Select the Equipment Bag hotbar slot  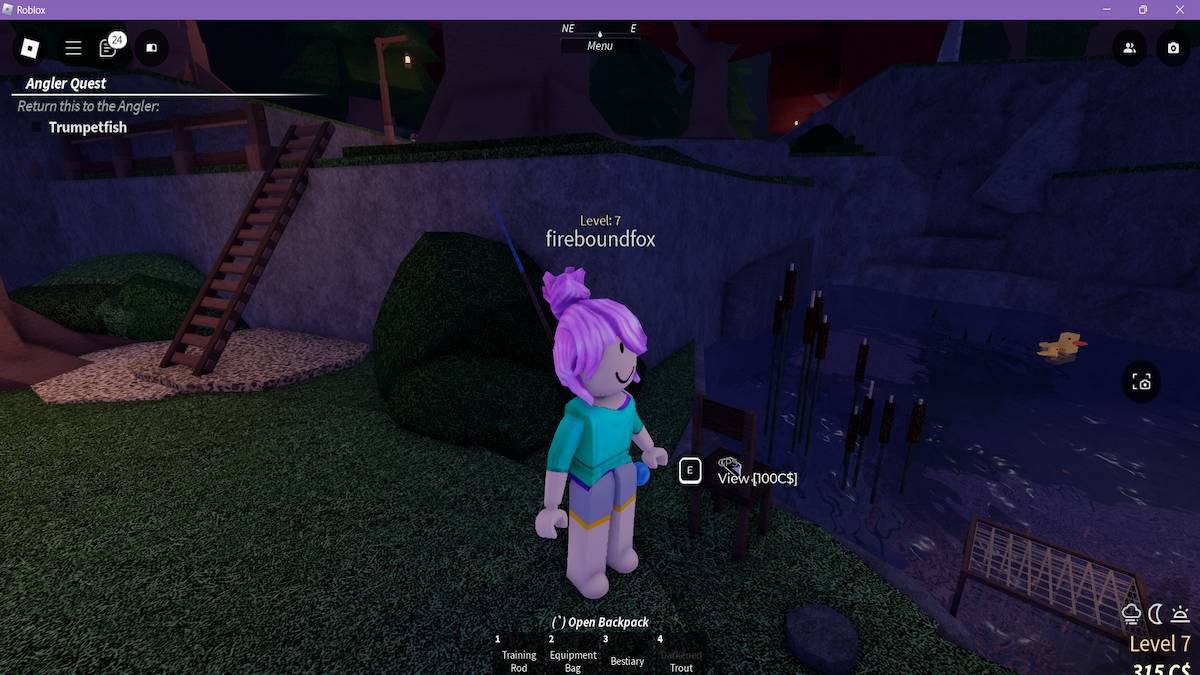point(573,657)
